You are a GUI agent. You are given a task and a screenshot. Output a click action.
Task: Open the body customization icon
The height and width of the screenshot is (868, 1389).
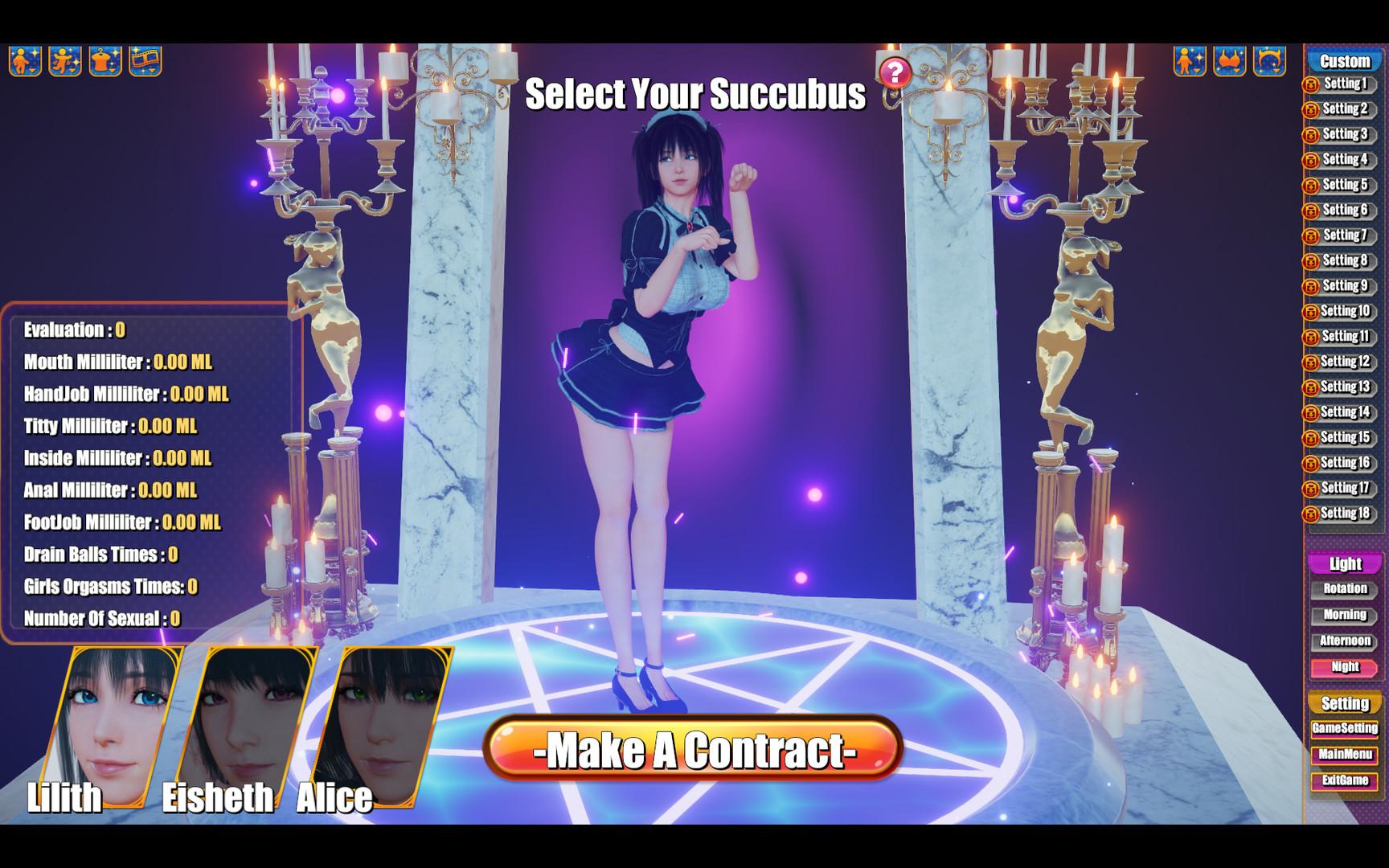point(1190,58)
